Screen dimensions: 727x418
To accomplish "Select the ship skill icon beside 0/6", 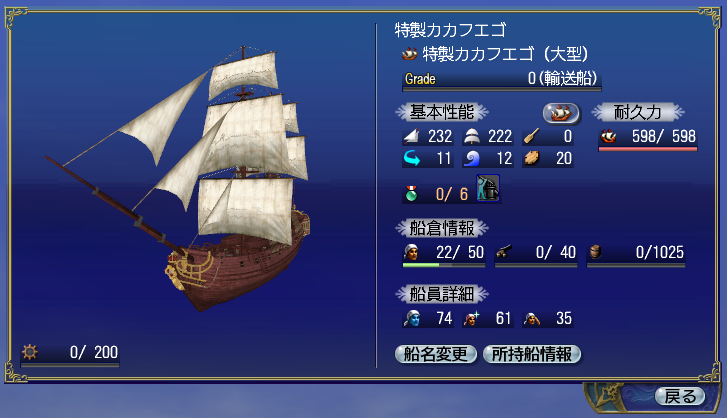I will 489,189.
